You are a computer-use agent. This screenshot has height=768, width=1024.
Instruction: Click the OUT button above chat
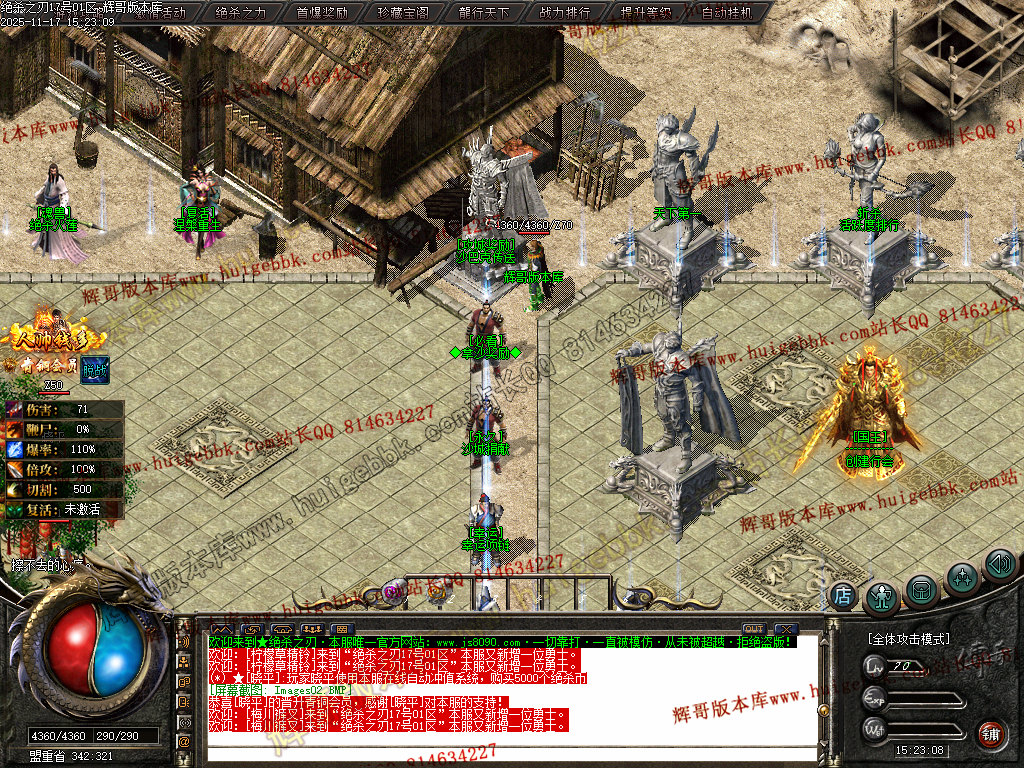[x=753, y=629]
